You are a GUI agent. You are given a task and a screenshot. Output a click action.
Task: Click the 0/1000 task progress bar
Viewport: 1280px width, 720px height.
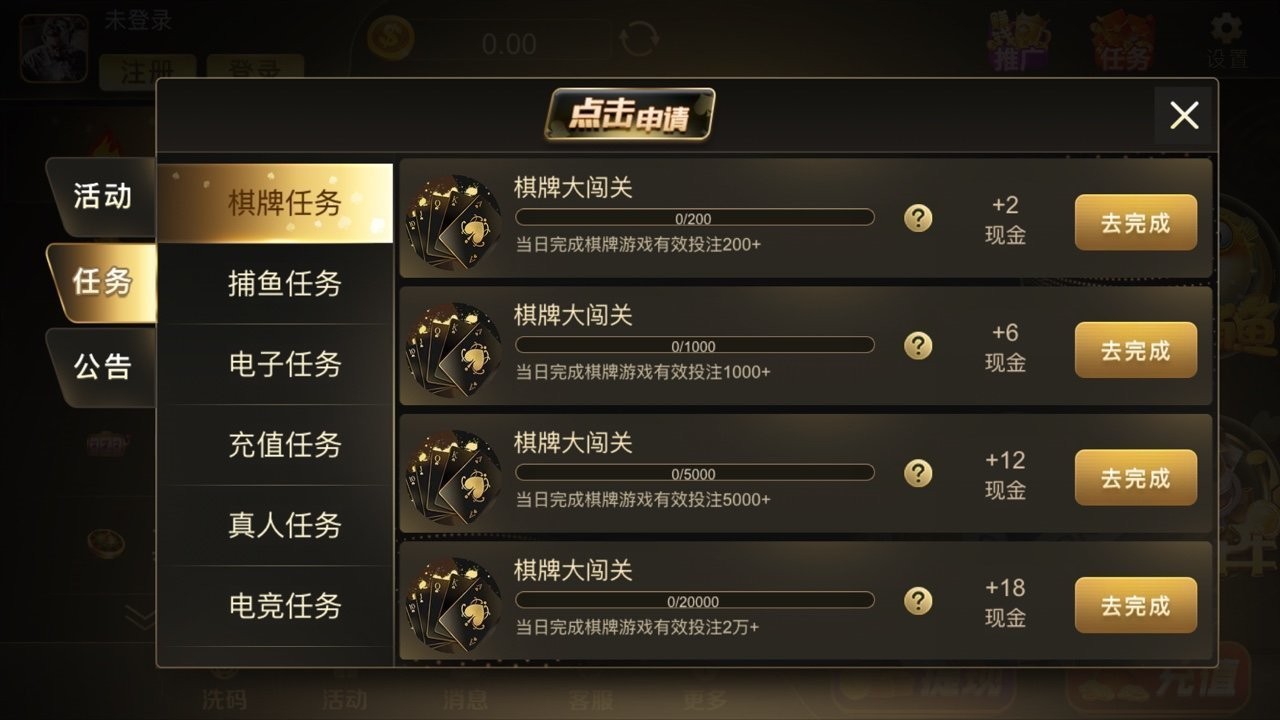[693, 344]
